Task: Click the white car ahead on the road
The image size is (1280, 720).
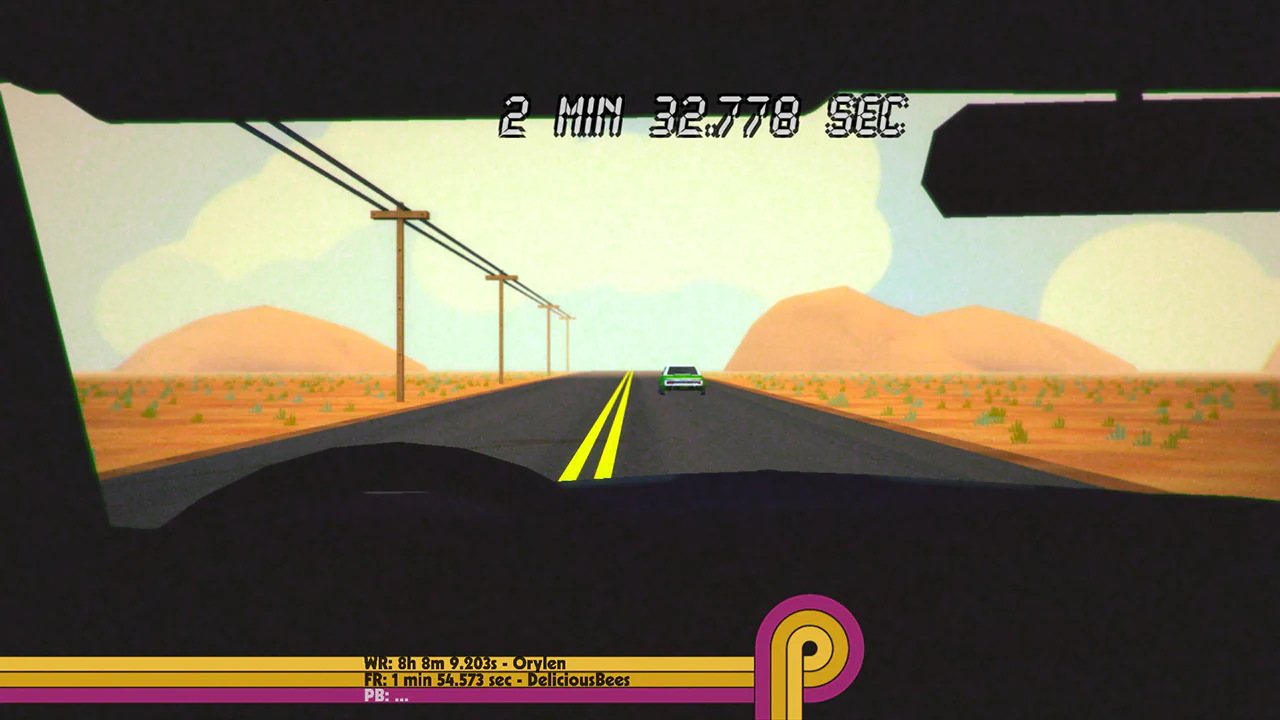Action: tap(680, 378)
